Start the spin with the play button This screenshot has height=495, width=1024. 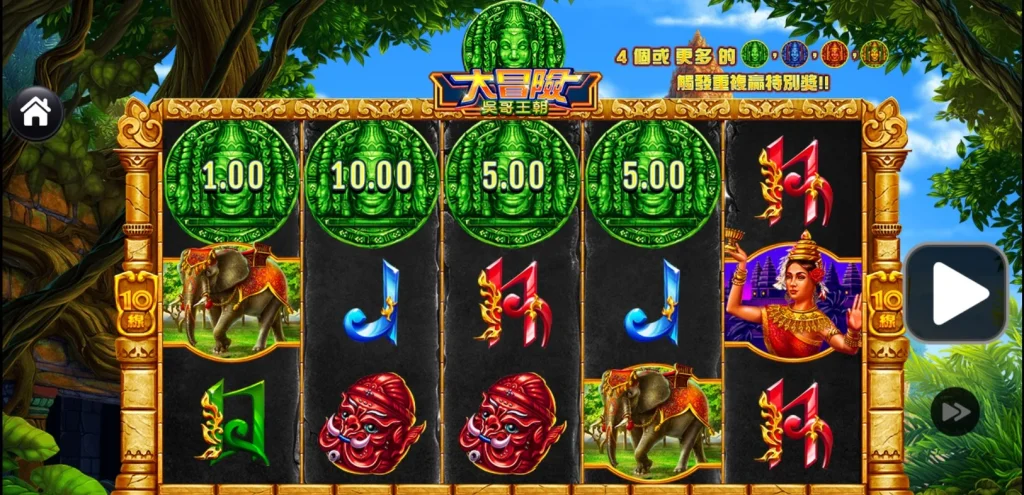point(956,294)
